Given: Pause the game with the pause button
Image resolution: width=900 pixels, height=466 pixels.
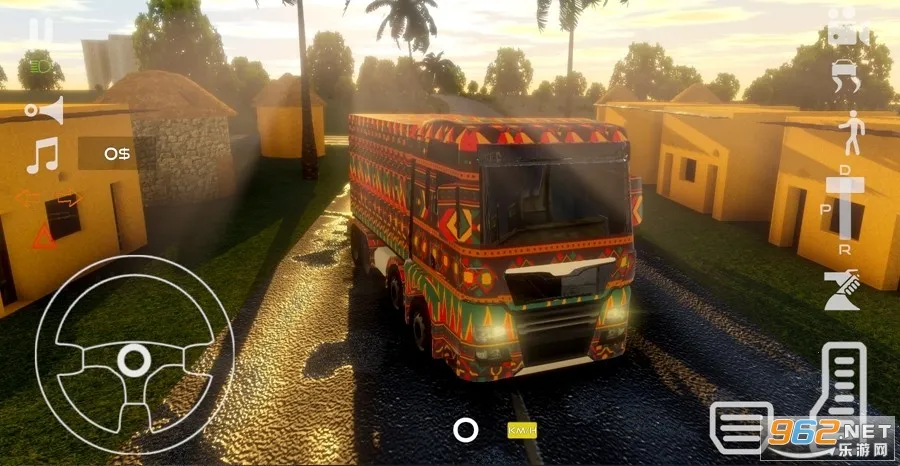Looking at the screenshot, I should tap(41, 29).
